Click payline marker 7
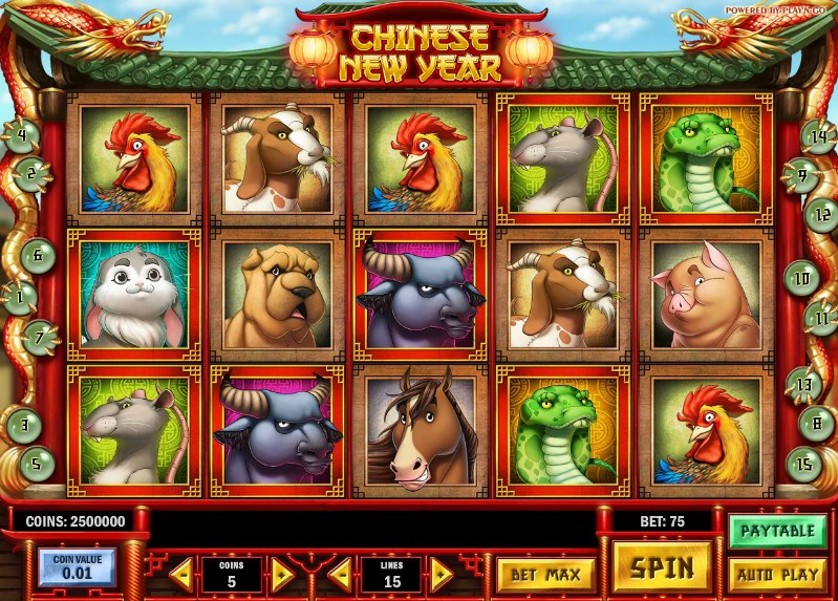Viewport: 838px width, 601px height. tap(41, 338)
